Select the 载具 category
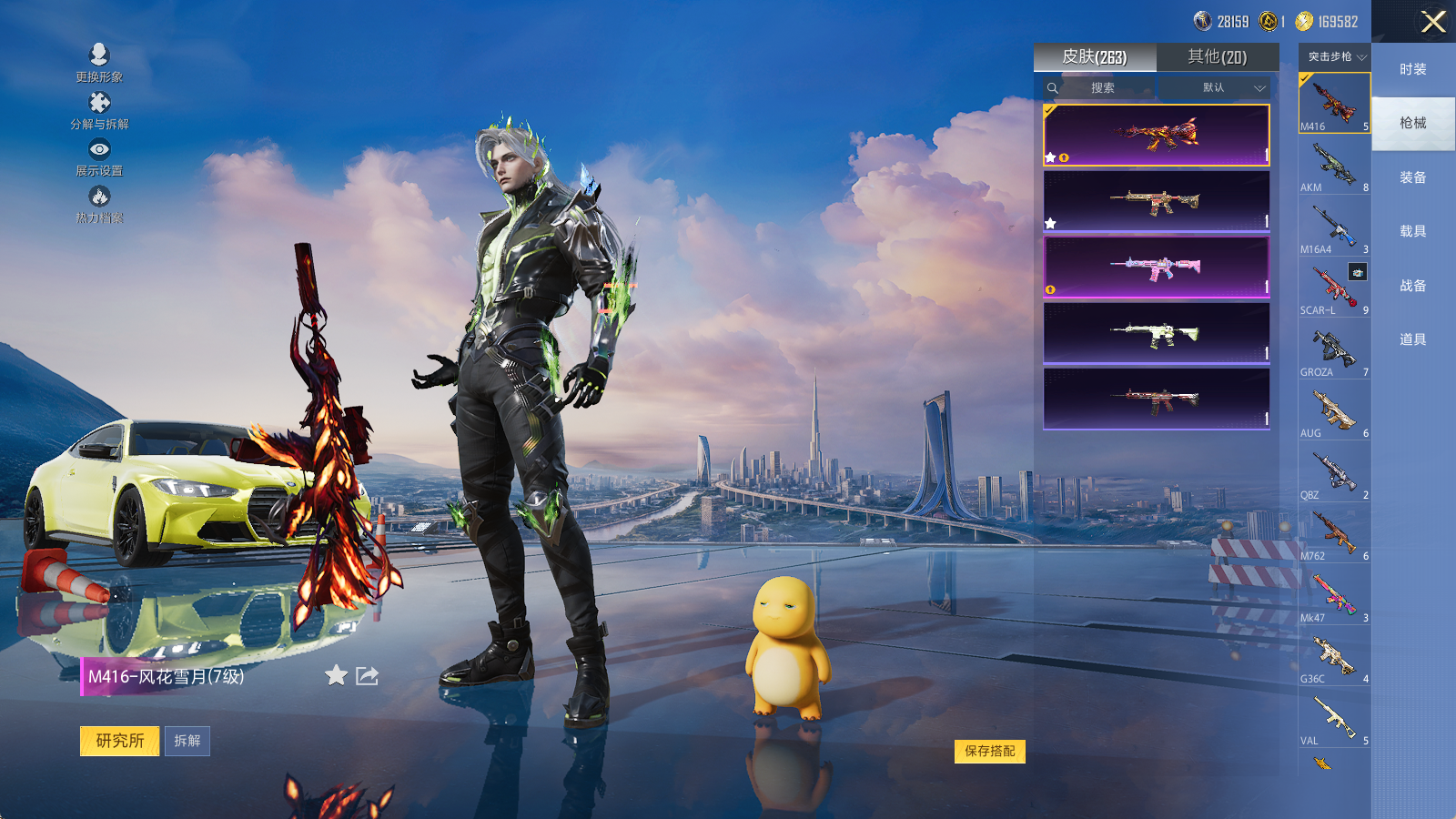The height and width of the screenshot is (819, 1456). (1412, 231)
